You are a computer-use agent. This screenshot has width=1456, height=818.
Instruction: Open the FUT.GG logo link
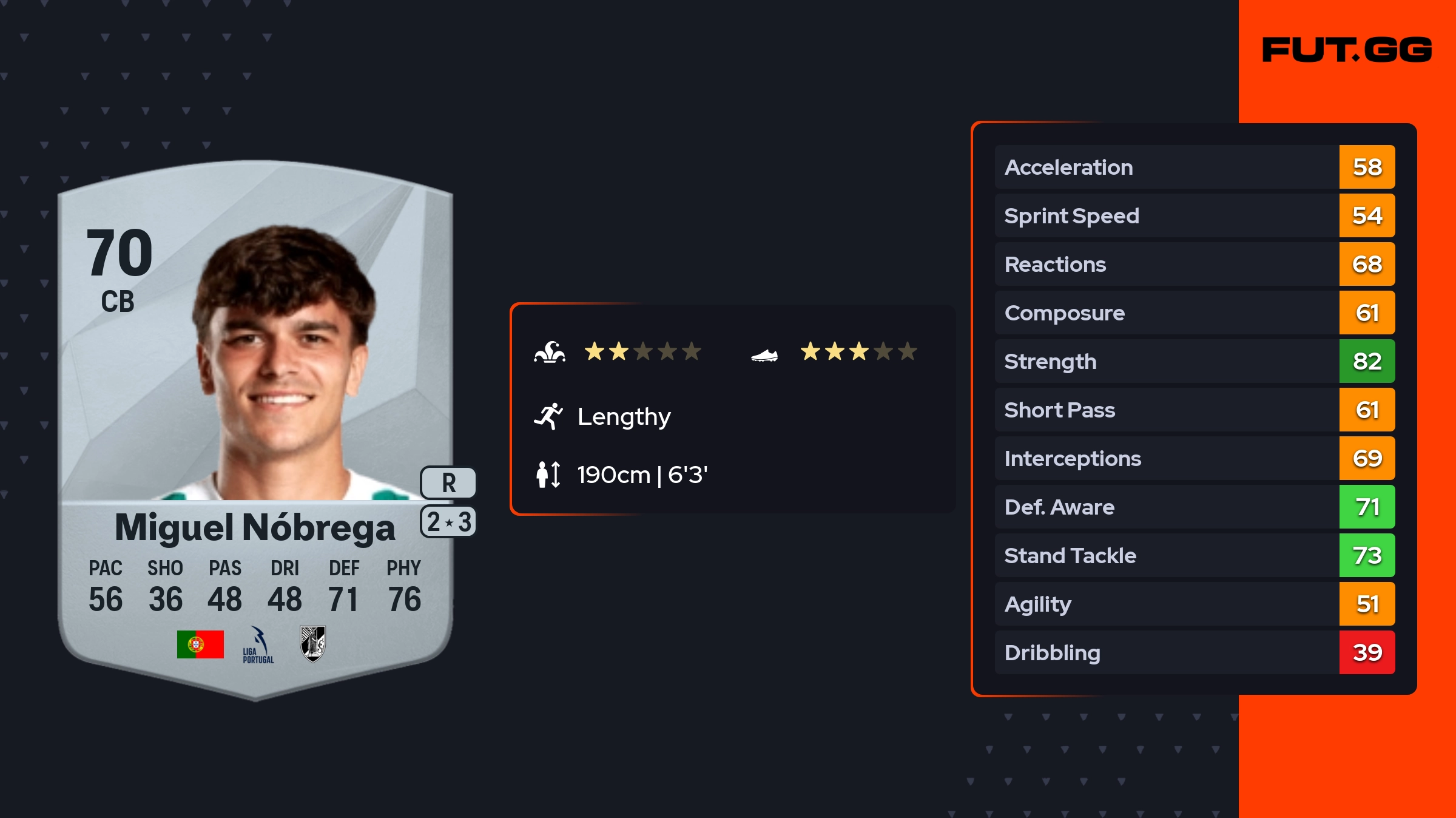[x=1347, y=50]
